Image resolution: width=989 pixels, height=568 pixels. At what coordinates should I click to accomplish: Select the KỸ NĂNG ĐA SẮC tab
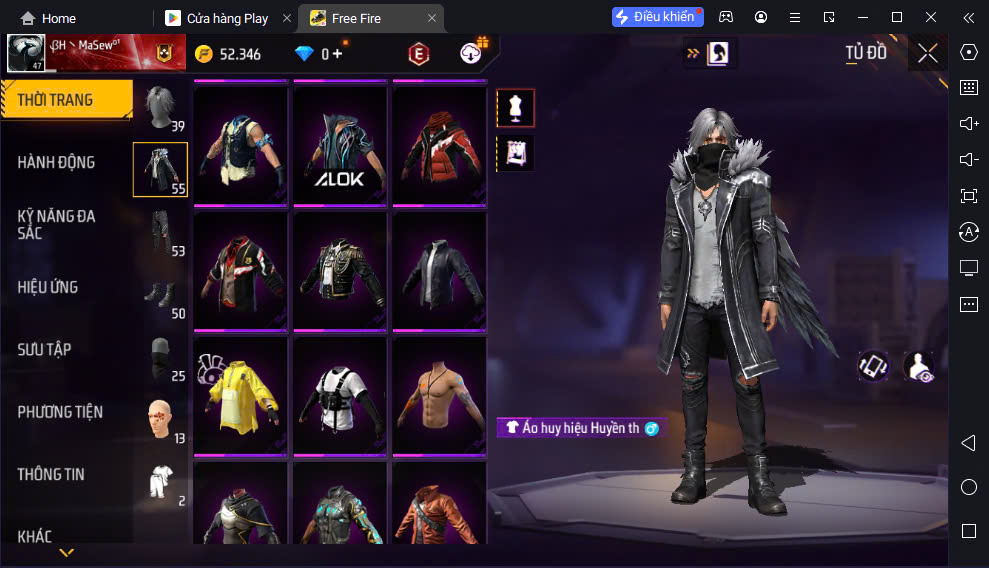(57, 224)
